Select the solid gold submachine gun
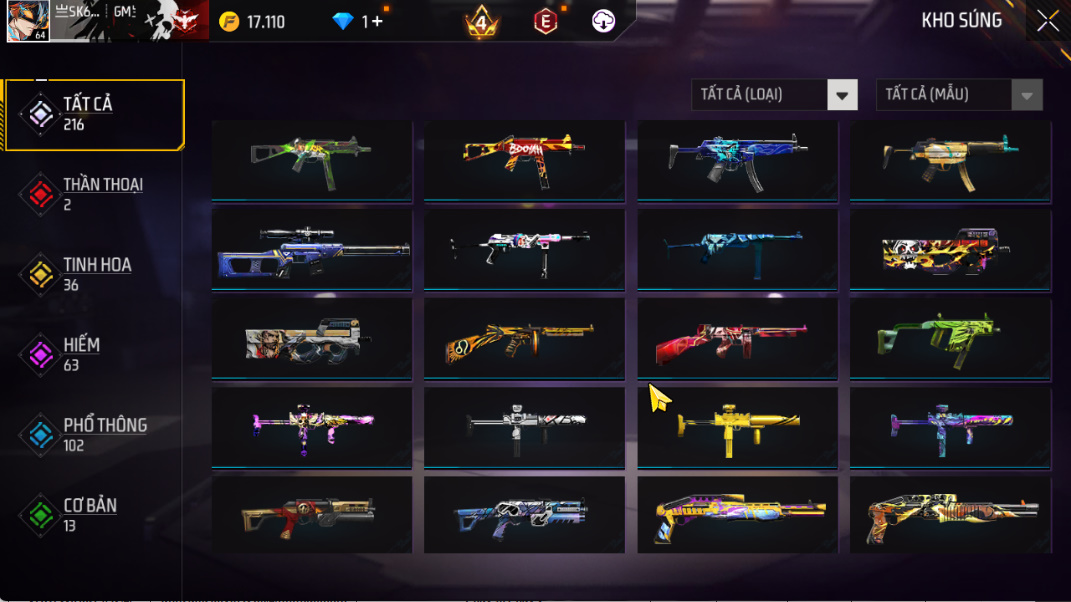 click(x=737, y=426)
